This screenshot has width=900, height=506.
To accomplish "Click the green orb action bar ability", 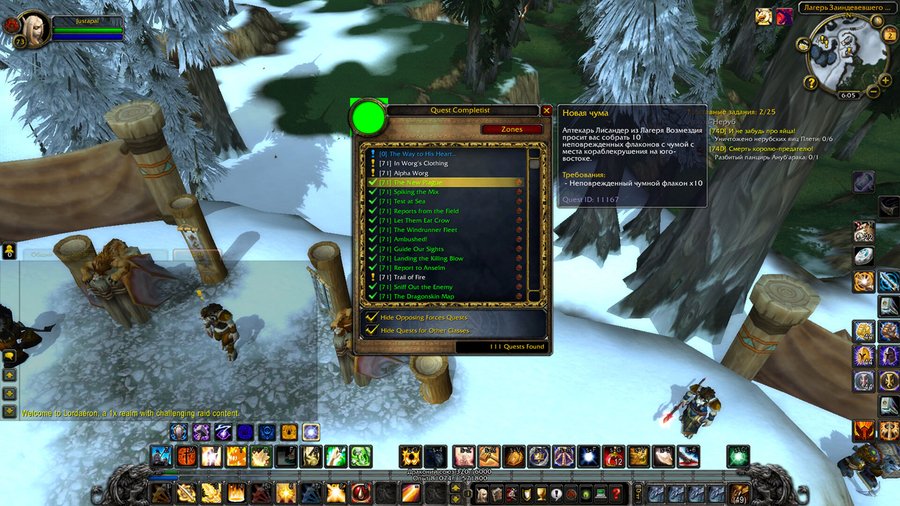I will coord(738,456).
